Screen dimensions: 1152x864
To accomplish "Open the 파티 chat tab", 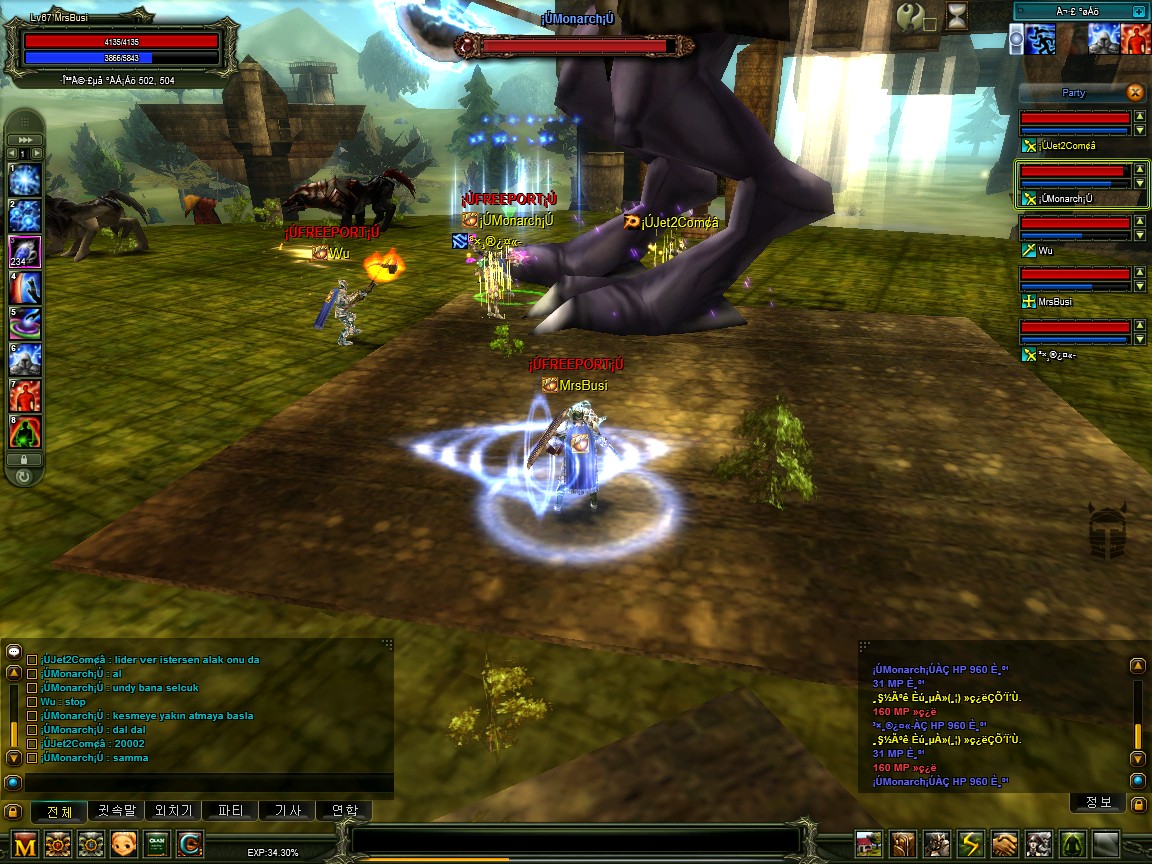I will (230, 811).
